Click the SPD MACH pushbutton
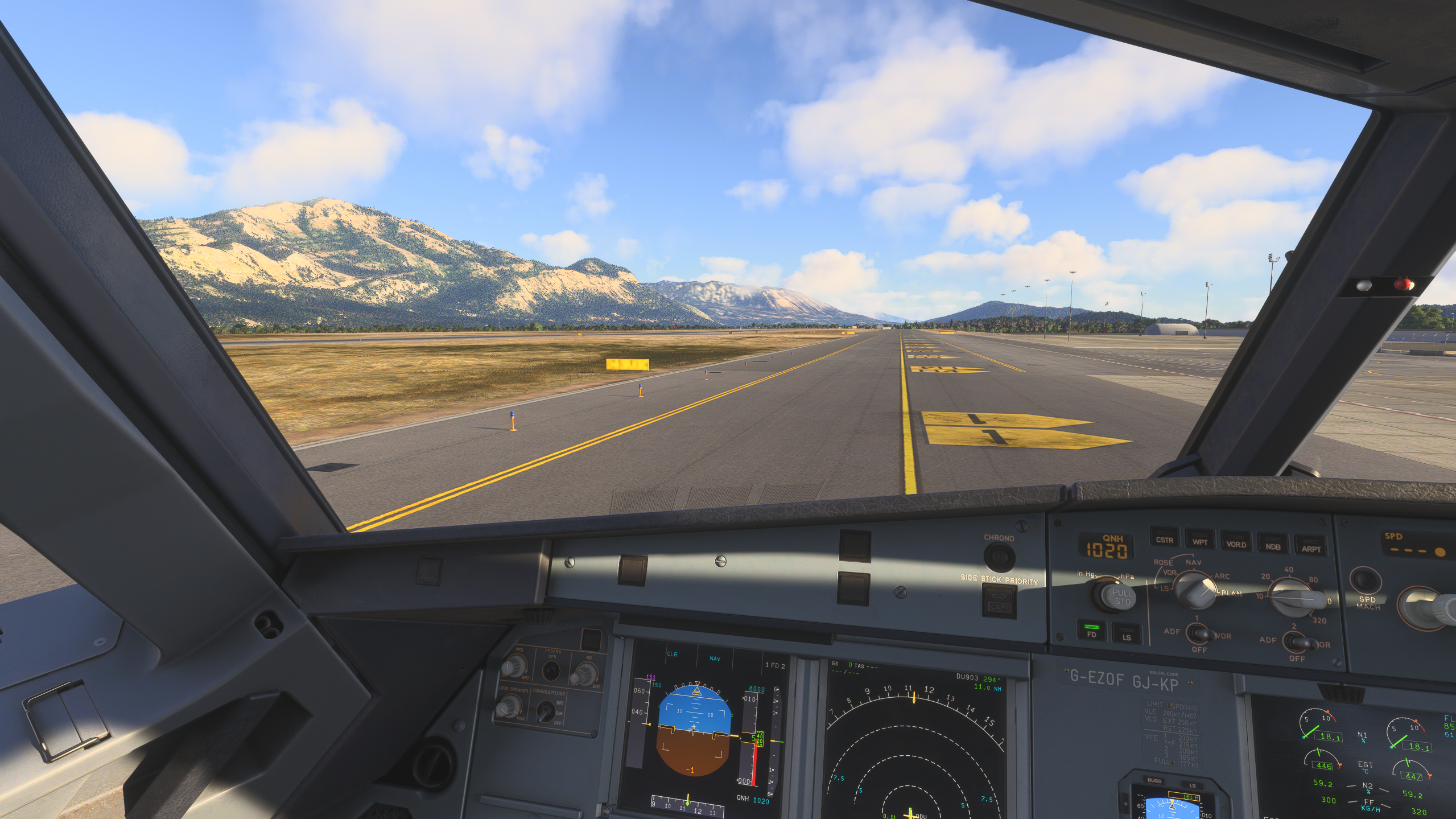The height and width of the screenshot is (819, 1456). (1366, 581)
